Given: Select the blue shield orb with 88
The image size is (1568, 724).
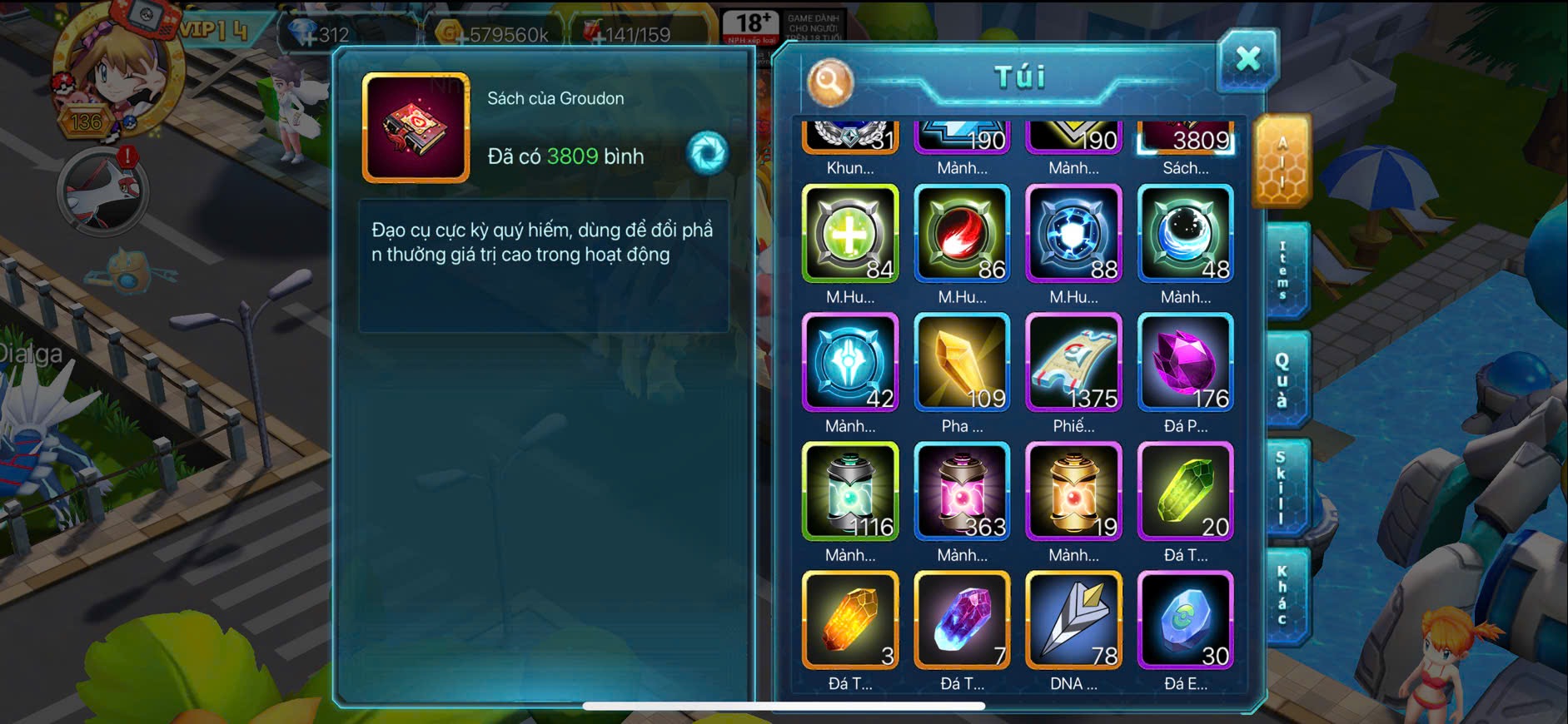Looking at the screenshot, I should click(1073, 234).
